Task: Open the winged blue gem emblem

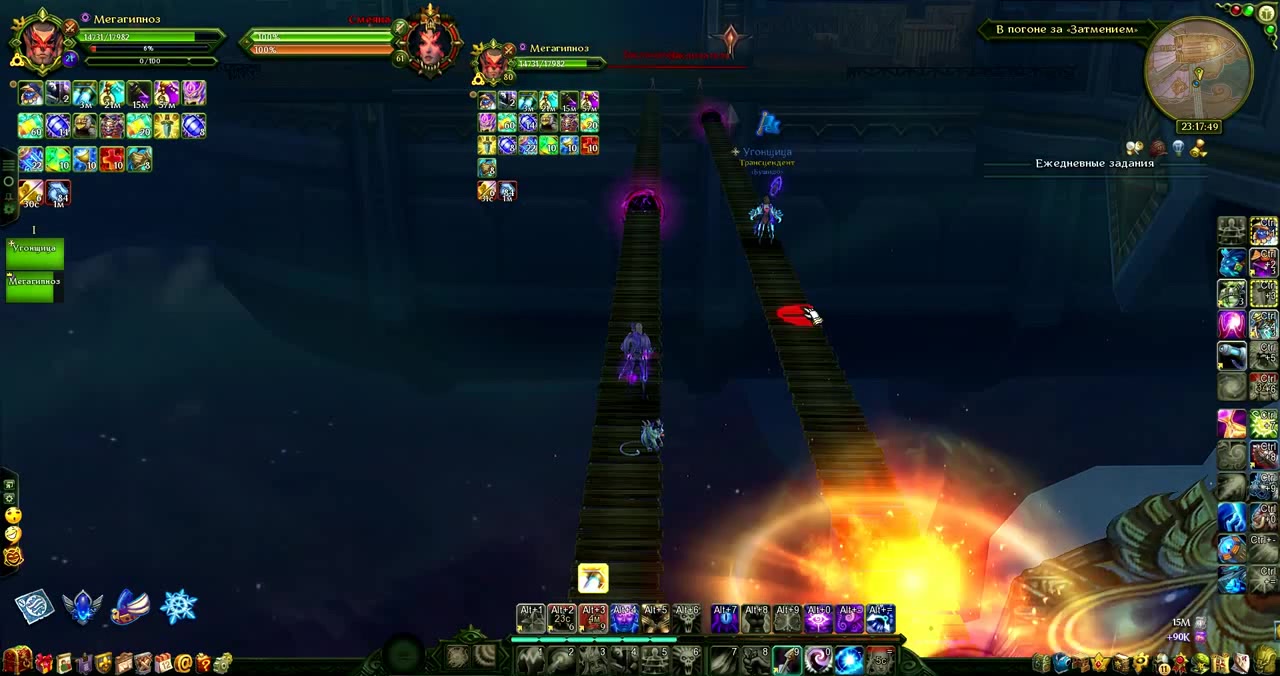Action: pyautogui.click(x=83, y=606)
